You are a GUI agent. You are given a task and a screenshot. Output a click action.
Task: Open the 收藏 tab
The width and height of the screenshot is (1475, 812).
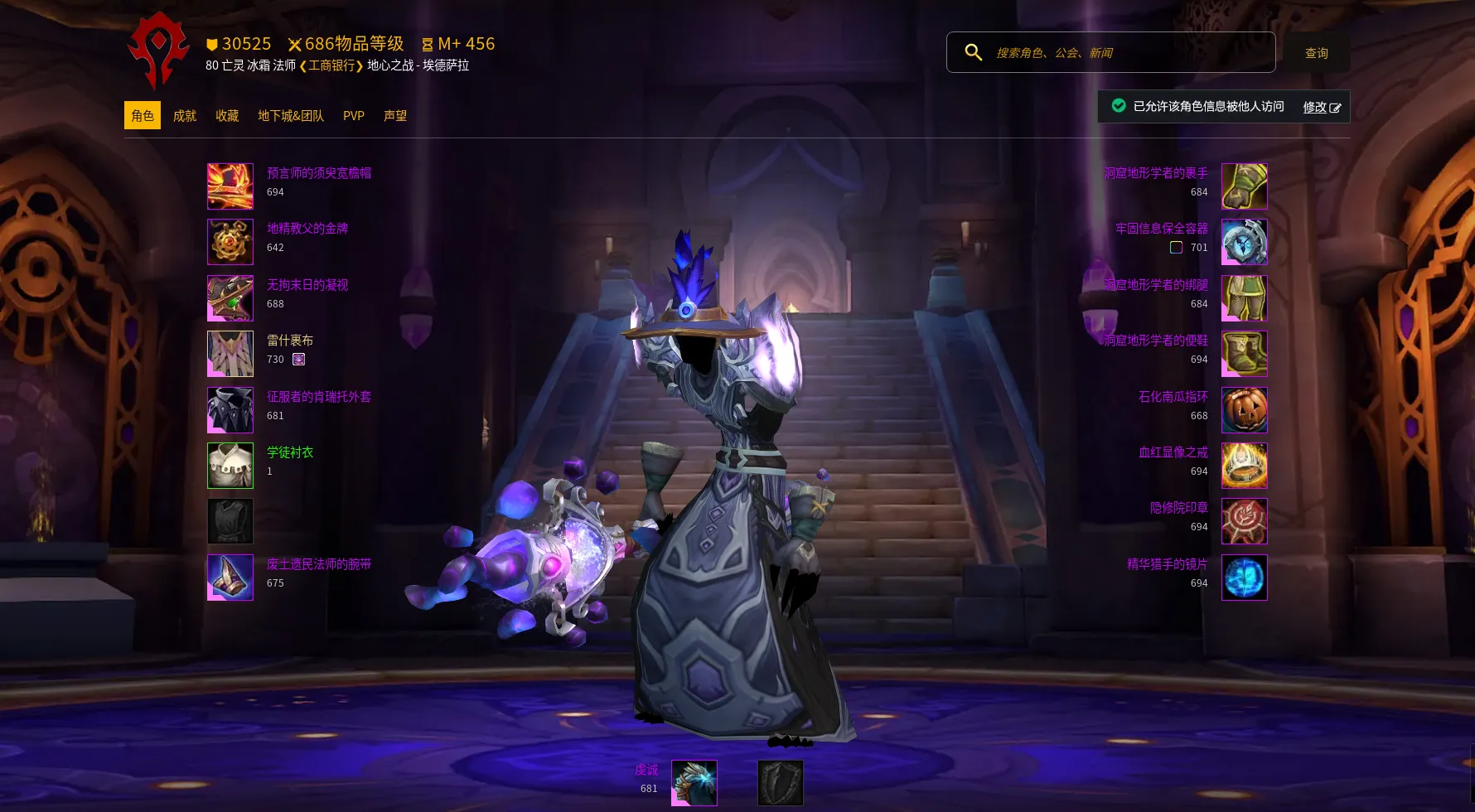coord(227,116)
